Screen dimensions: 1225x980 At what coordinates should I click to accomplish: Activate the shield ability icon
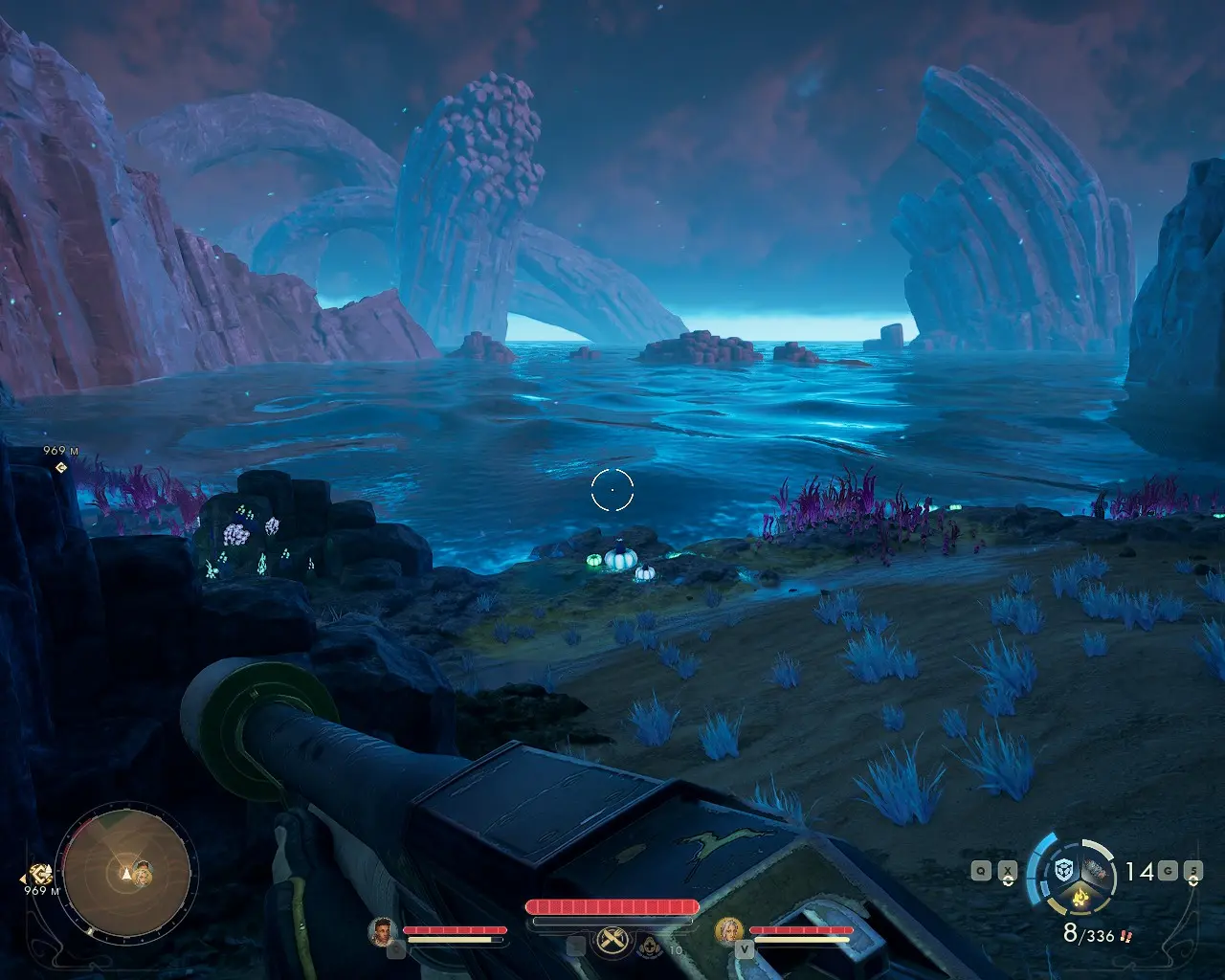point(1064,869)
